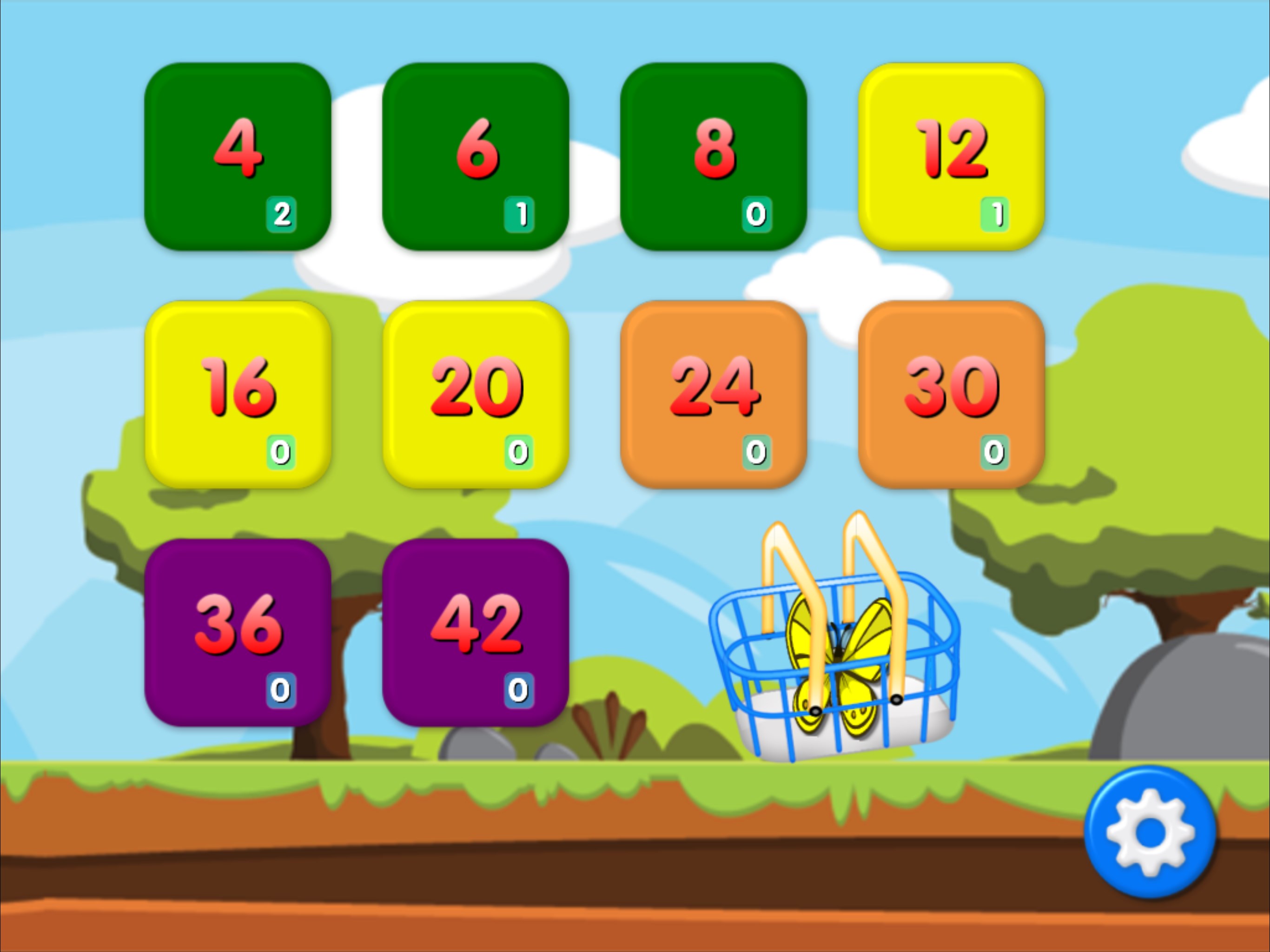Viewport: 1270px width, 952px height.
Task: Select the green number 4 tile
Action: tap(240, 155)
